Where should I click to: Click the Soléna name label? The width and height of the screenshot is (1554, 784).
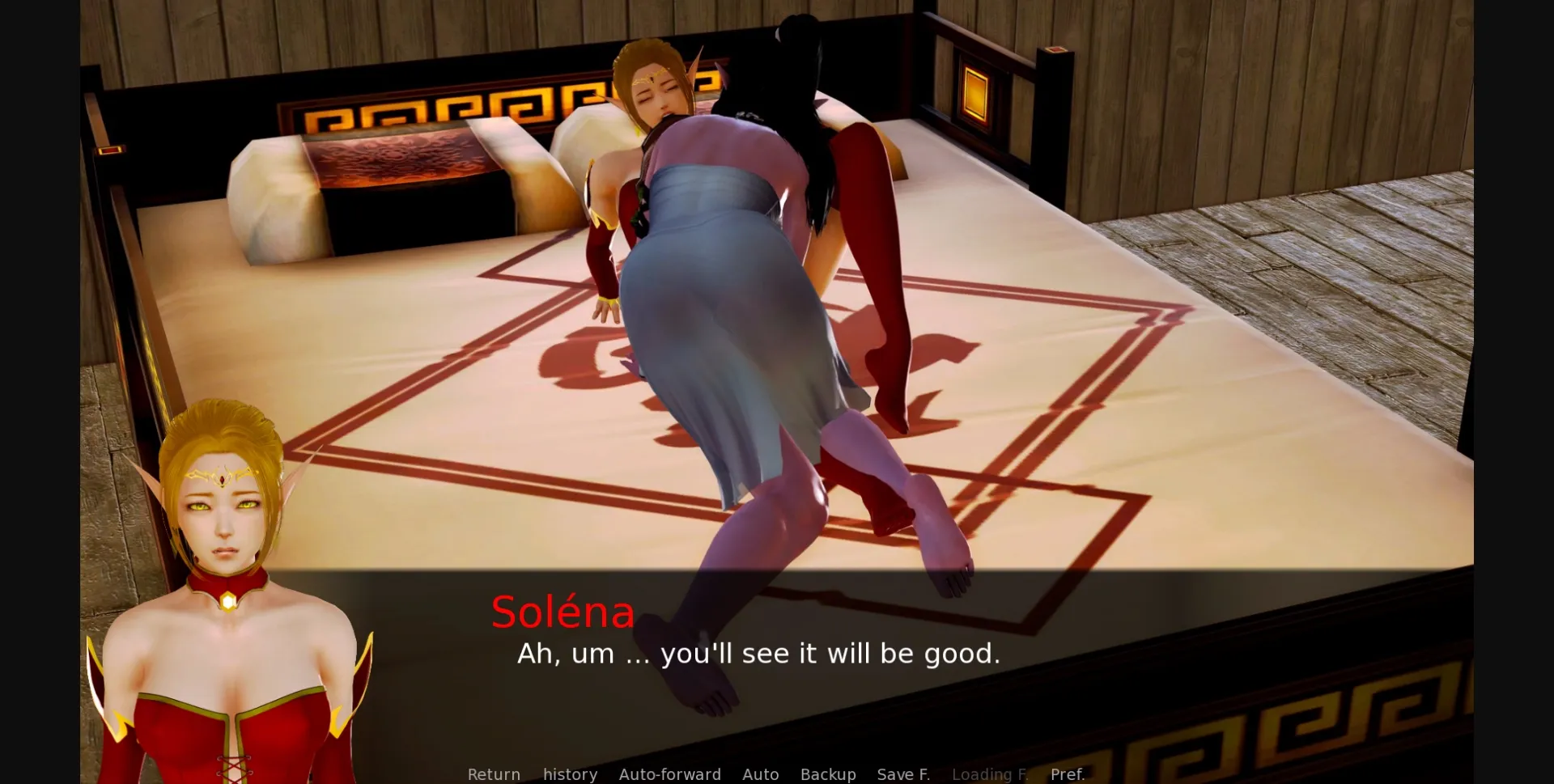click(563, 612)
